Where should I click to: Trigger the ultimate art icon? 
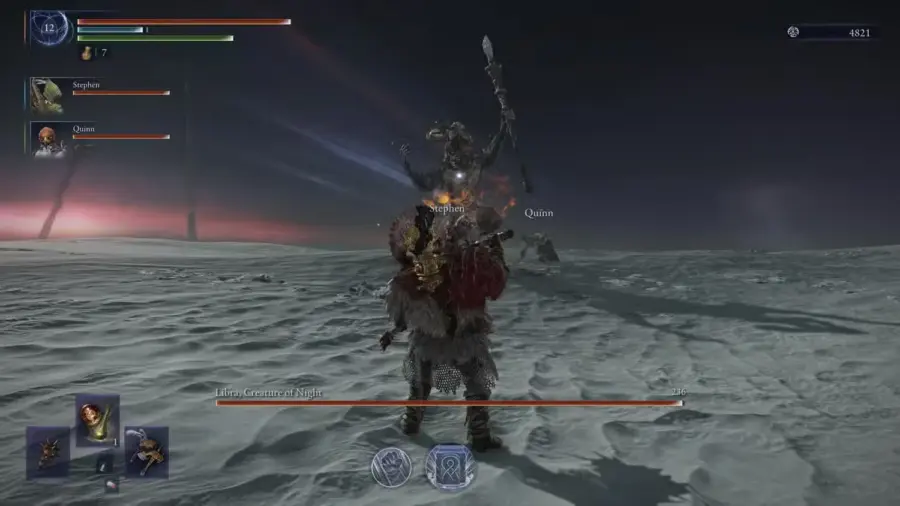(449, 467)
